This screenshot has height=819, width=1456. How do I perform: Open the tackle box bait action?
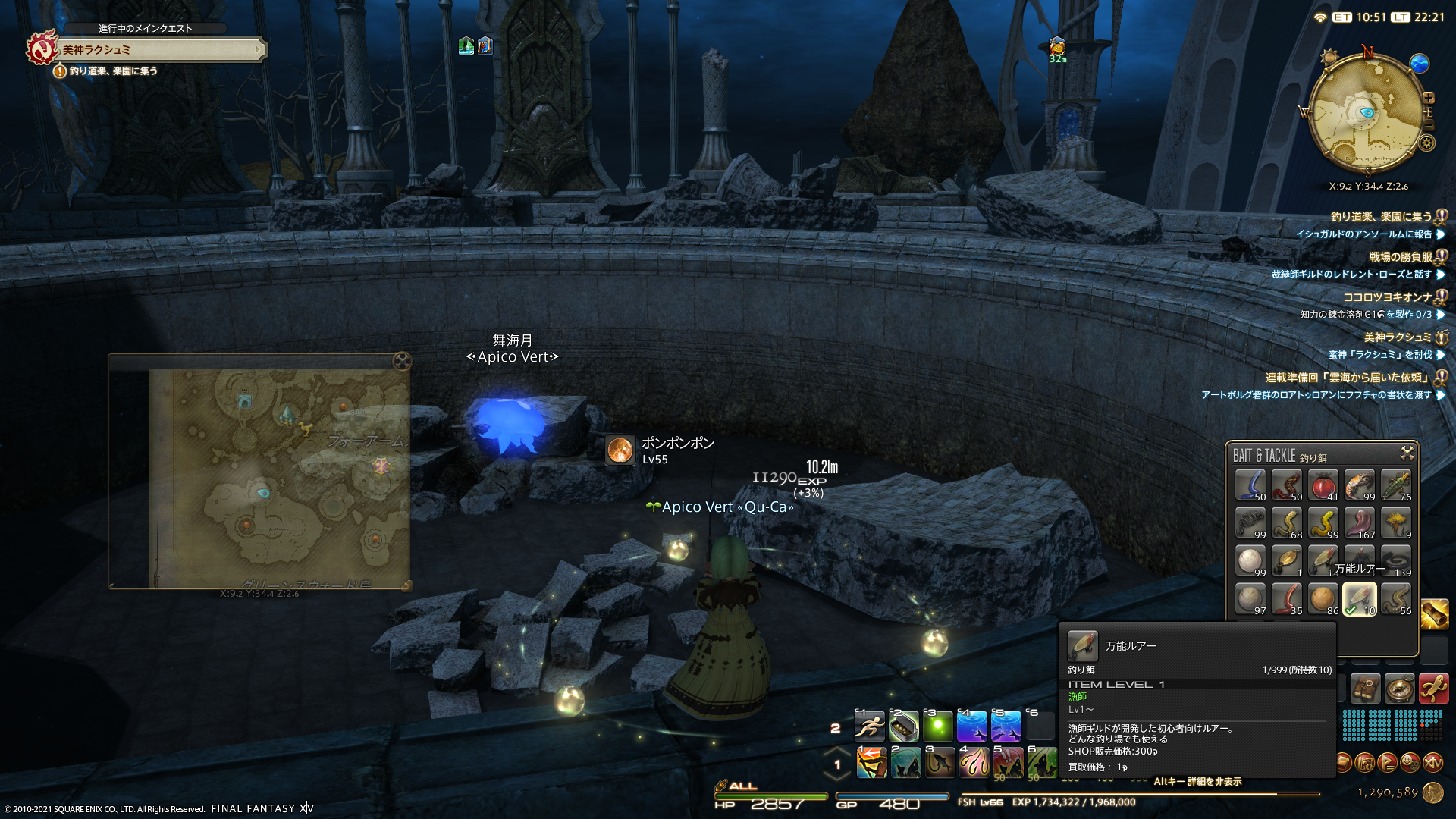[903, 726]
